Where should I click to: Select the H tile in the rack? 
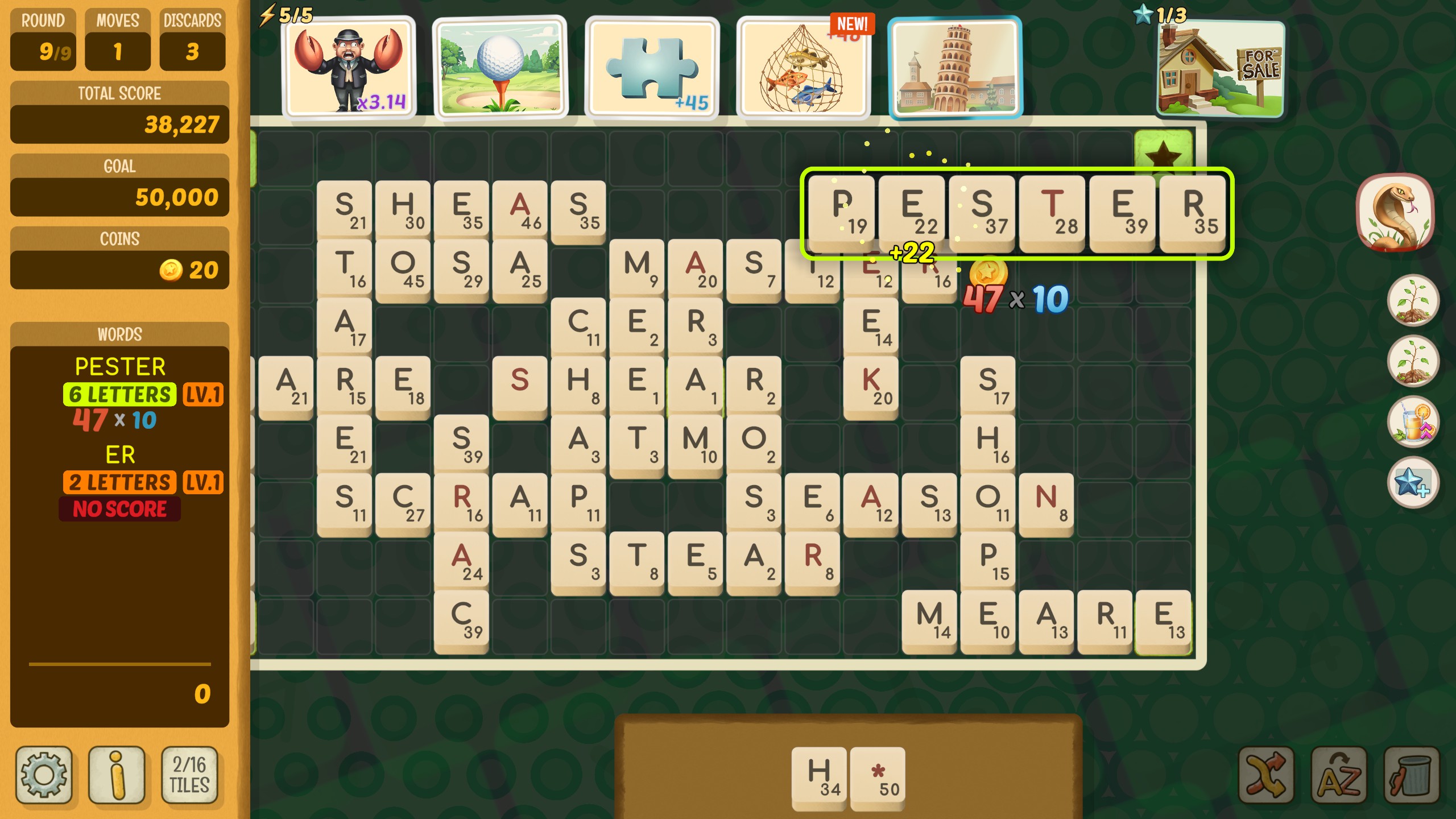coord(819,776)
